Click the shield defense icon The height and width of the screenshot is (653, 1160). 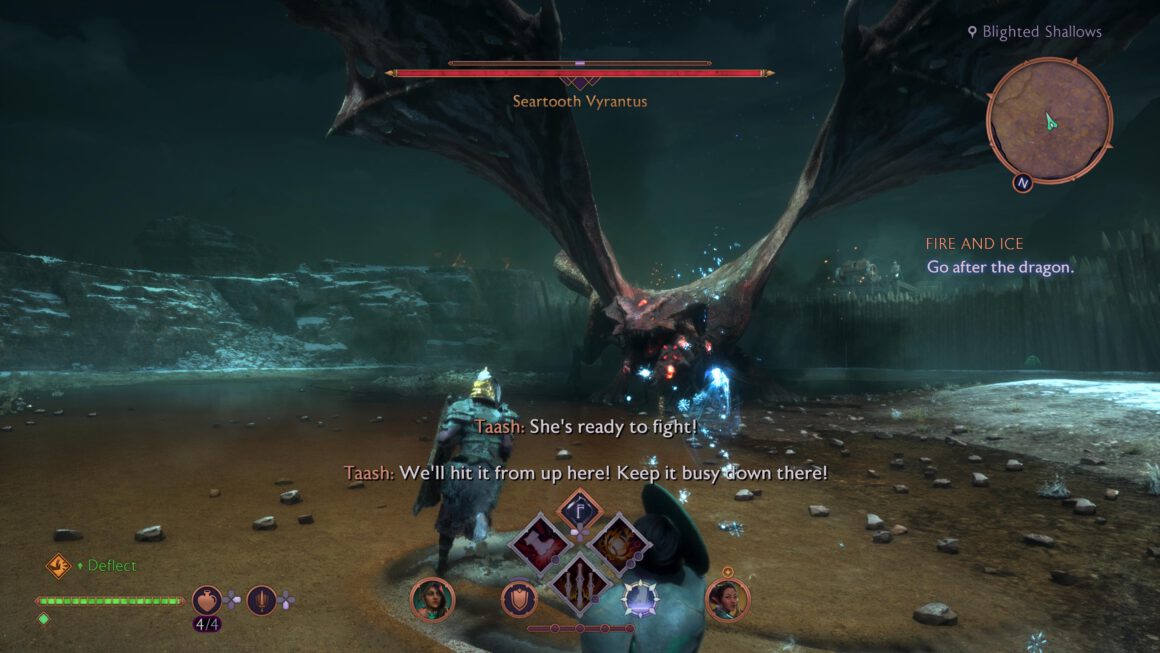tap(519, 598)
